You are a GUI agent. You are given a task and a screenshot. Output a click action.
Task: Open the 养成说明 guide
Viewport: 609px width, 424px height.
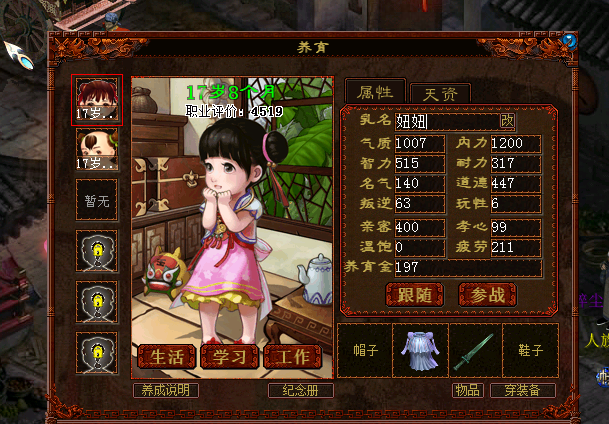coord(165,390)
